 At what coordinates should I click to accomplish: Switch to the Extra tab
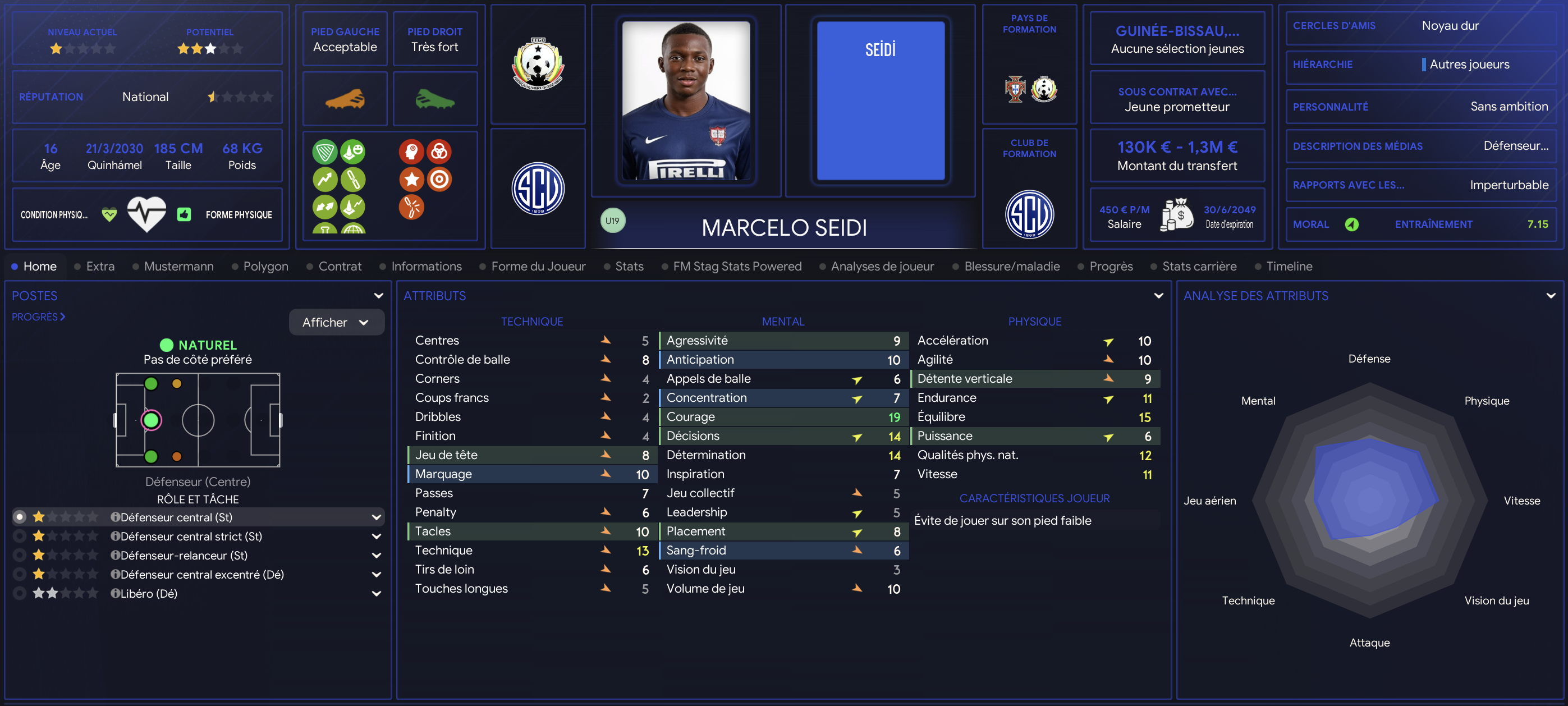click(100, 266)
